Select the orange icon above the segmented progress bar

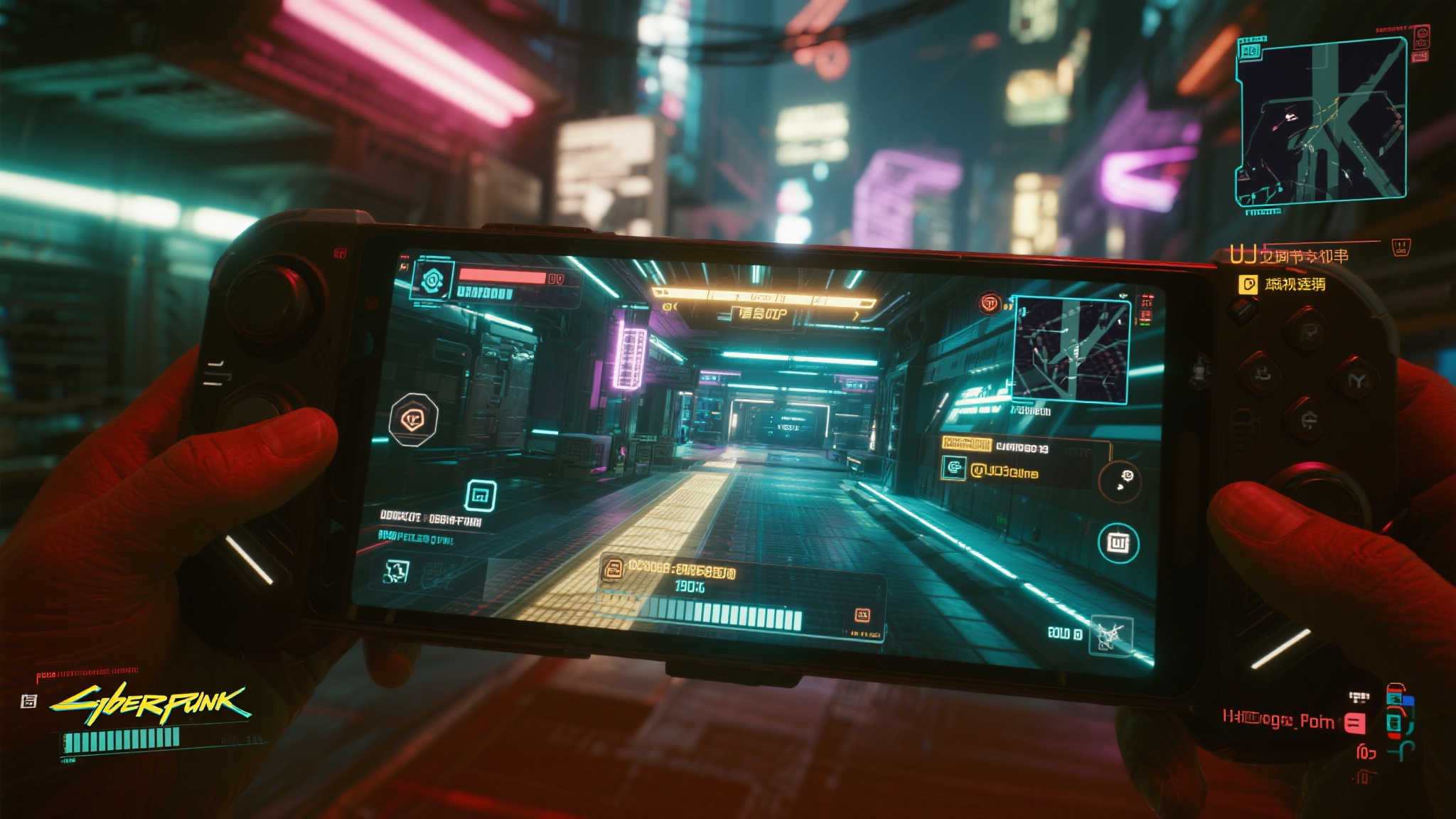pos(611,568)
